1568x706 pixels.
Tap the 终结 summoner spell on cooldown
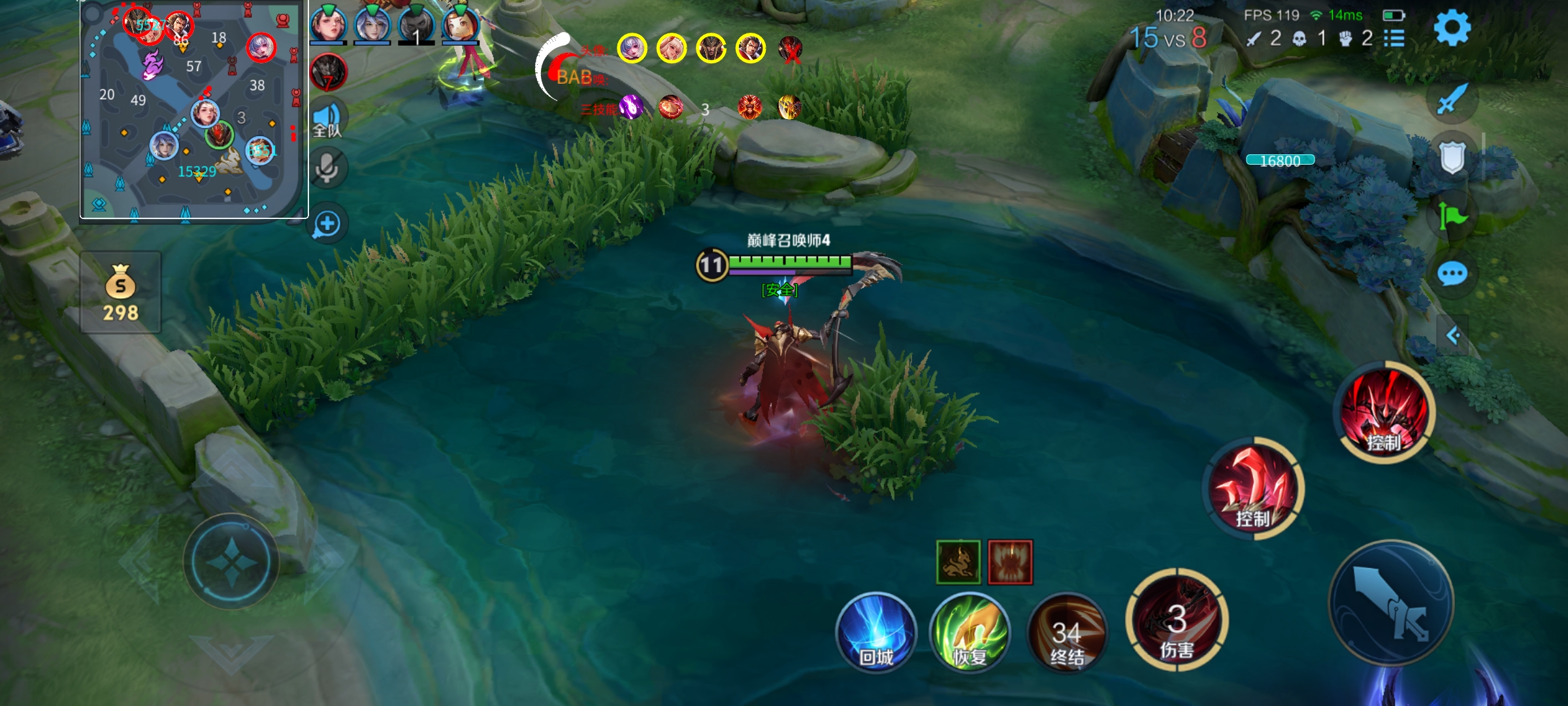point(1067,633)
